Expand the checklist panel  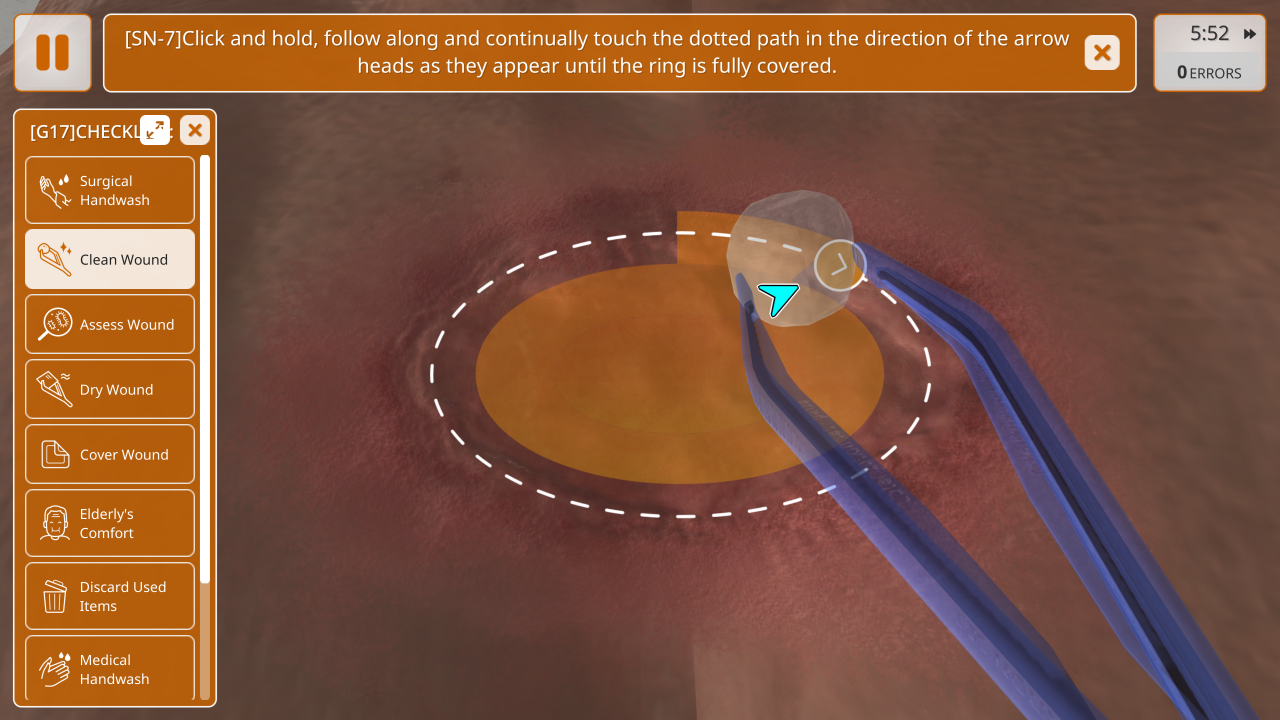tap(155, 129)
